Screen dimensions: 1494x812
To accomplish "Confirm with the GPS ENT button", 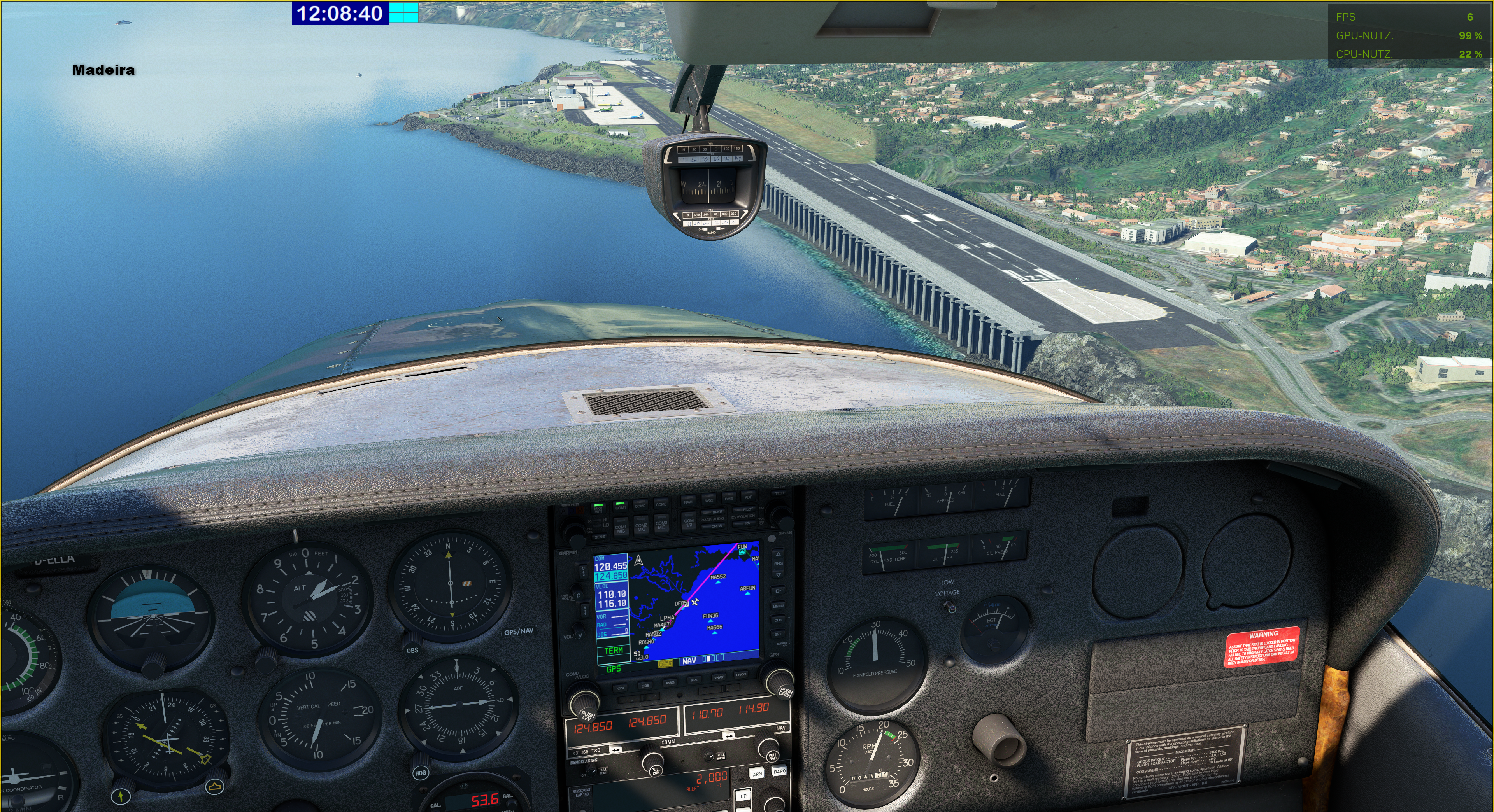I will tap(778, 634).
